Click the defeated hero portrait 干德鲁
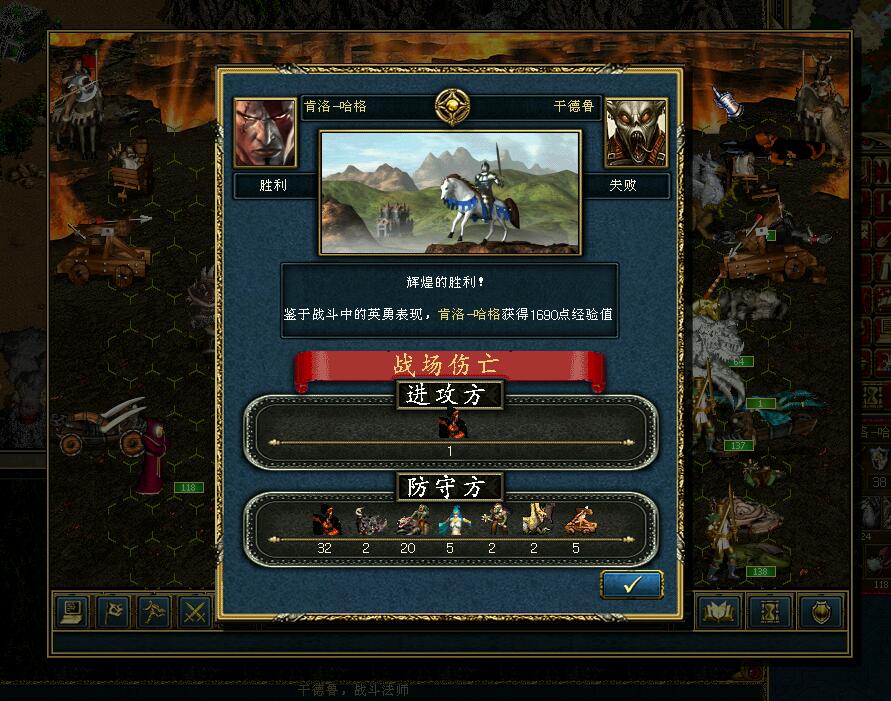 (x=636, y=133)
